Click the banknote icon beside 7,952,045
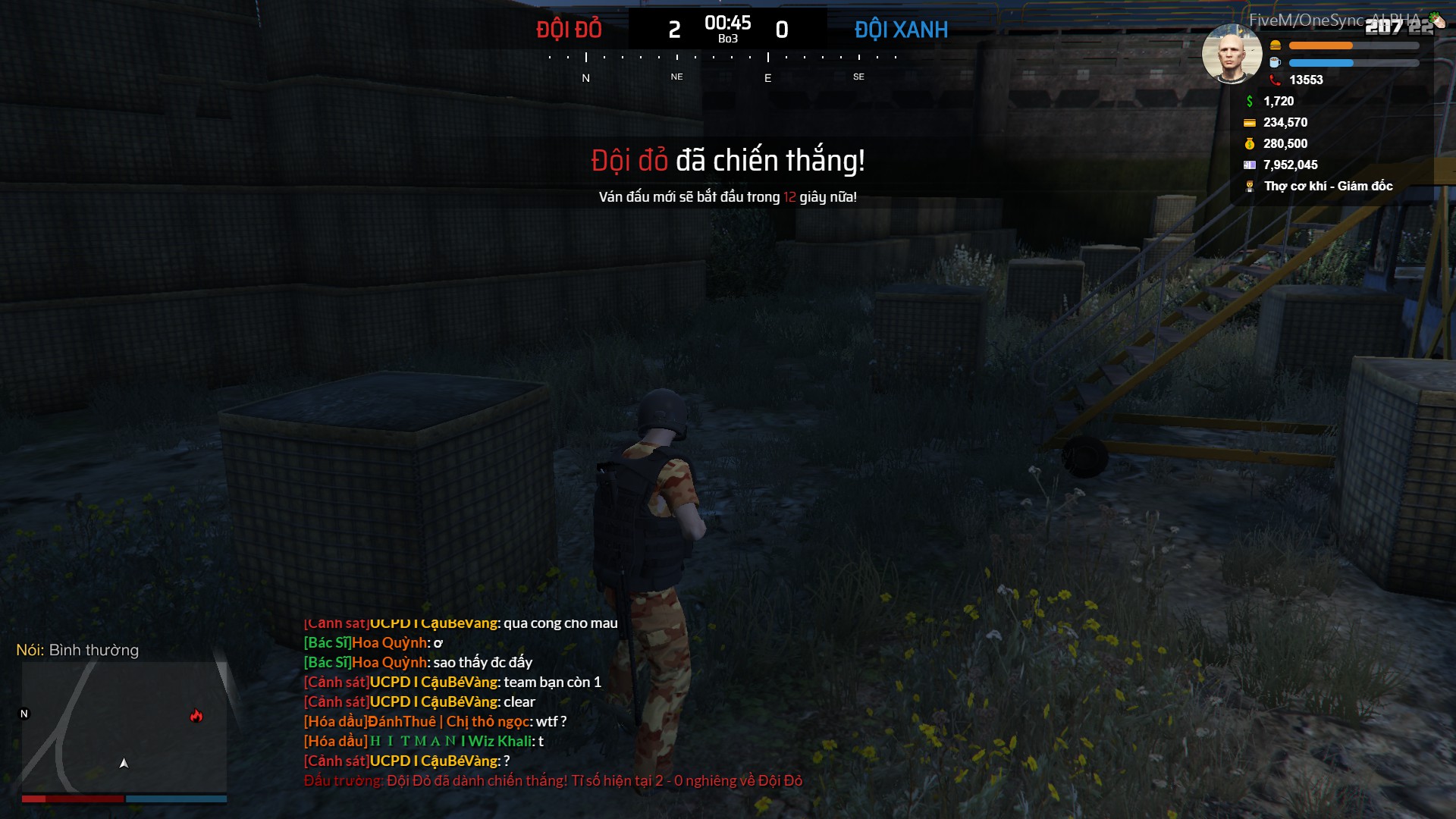The height and width of the screenshot is (819, 1456). click(1248, 165)
